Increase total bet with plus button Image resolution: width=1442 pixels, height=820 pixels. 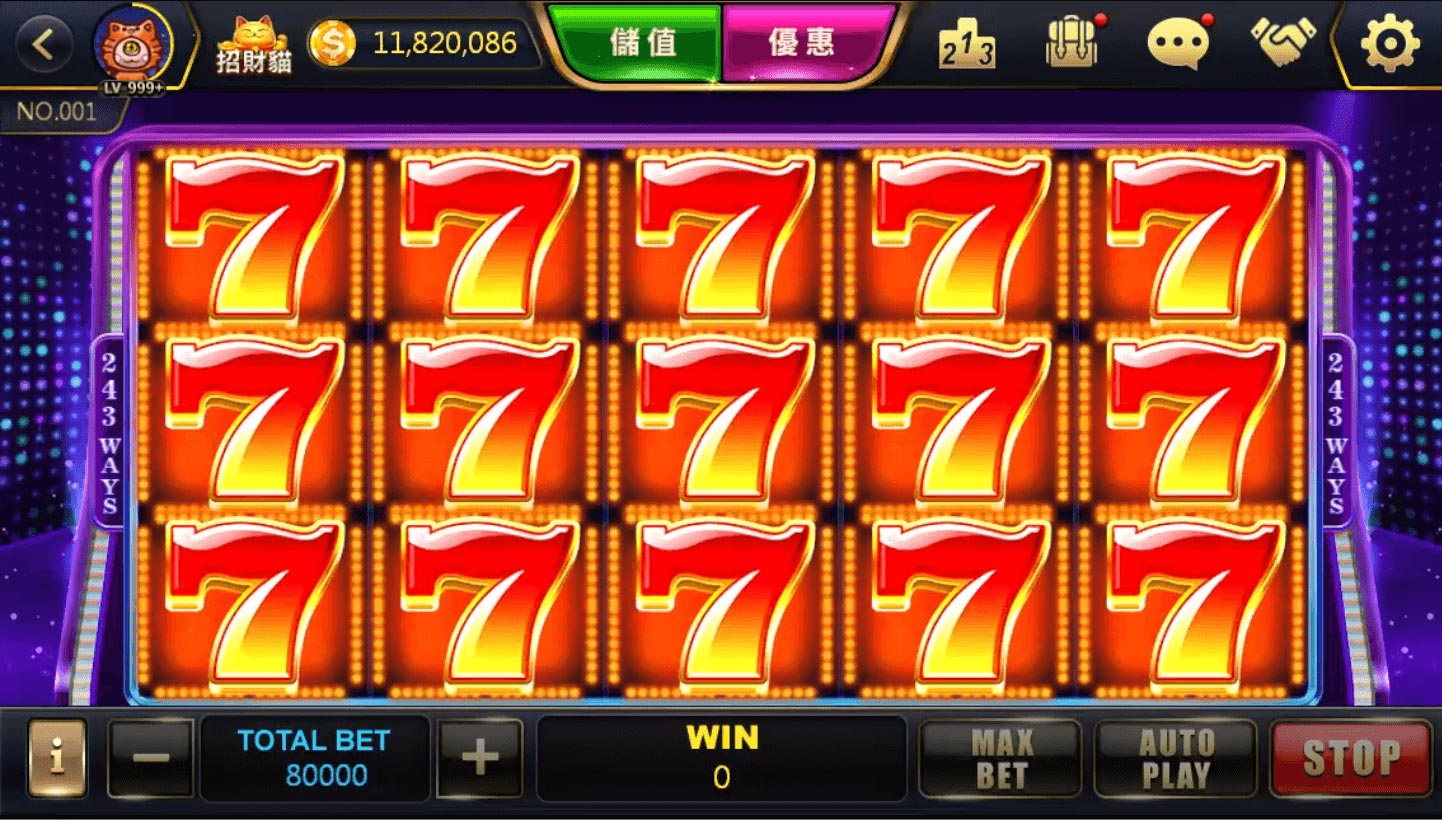coord(480,758)
